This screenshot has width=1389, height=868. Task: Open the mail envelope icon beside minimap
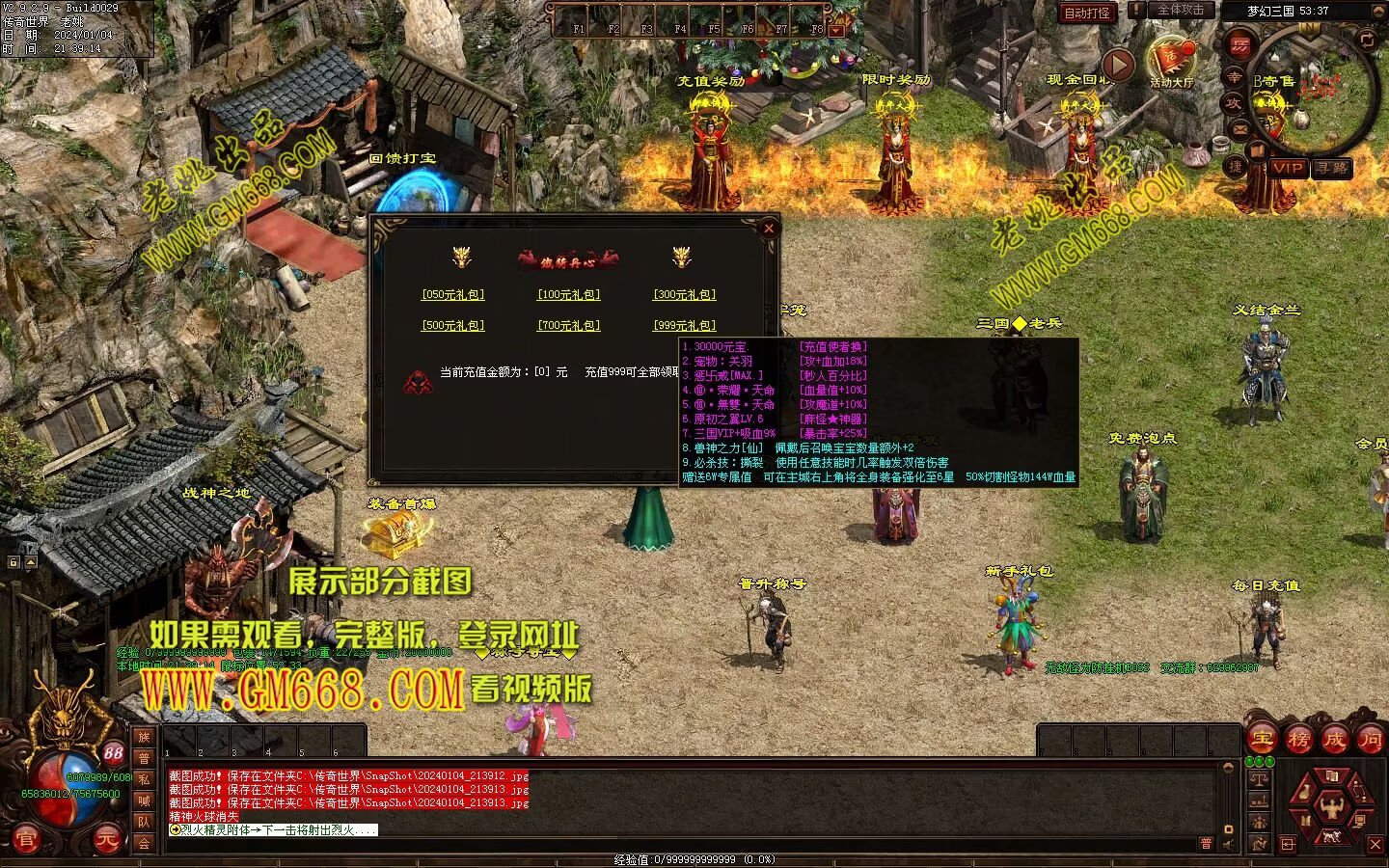(1239, 128)
